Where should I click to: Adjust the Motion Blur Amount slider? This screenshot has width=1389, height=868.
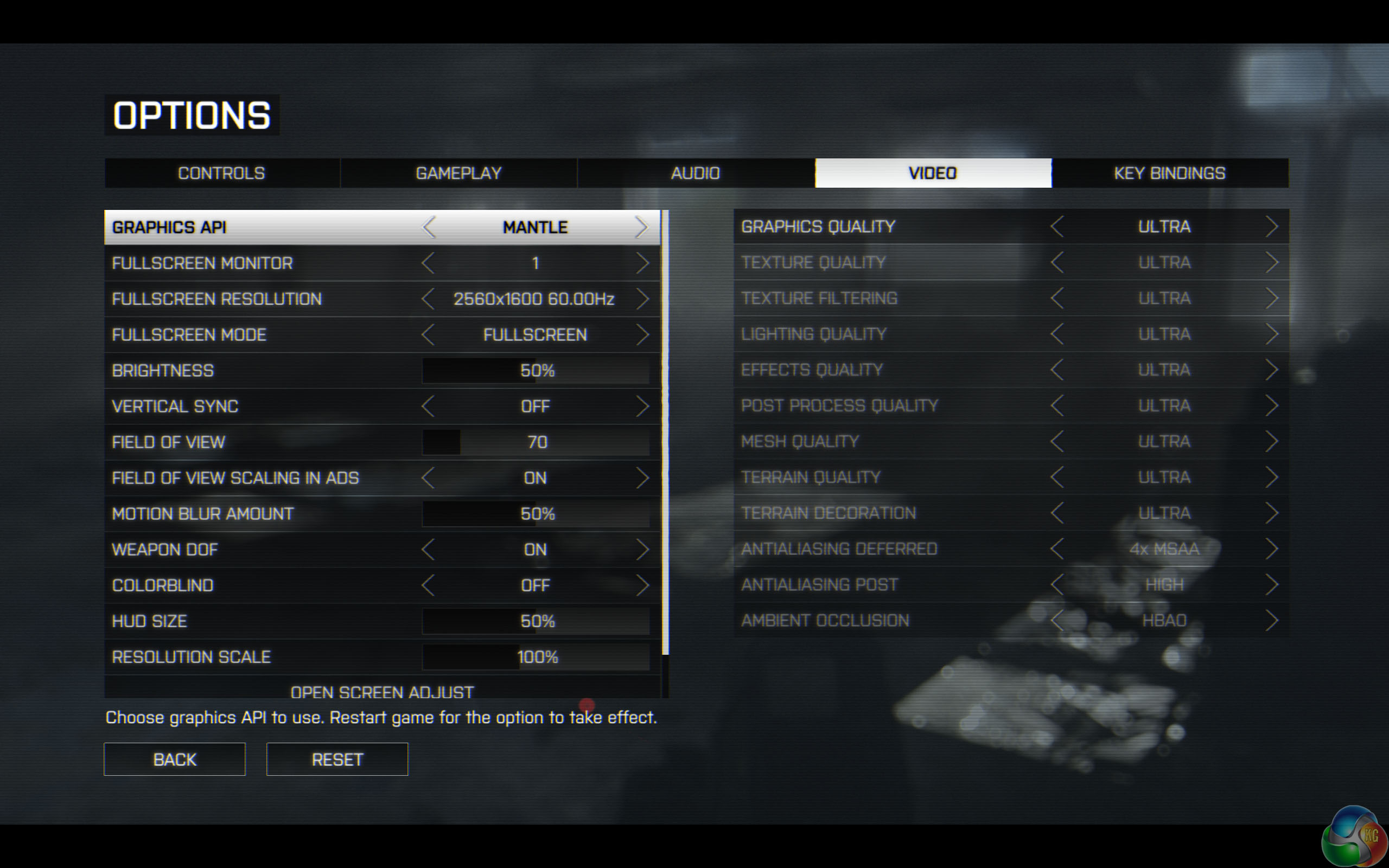click(536, 514)
